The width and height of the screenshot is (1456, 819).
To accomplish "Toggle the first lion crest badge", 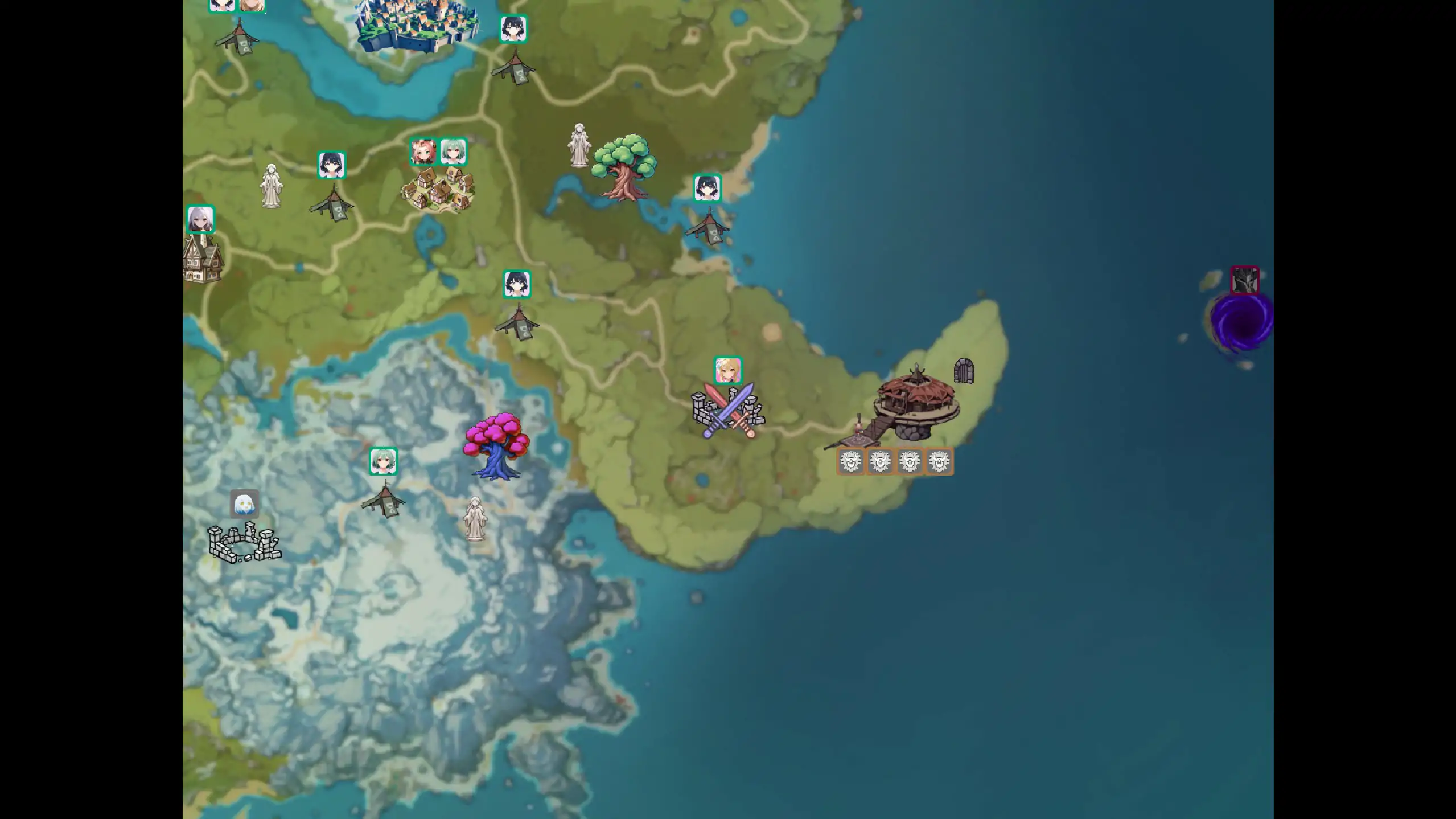I will pos(850,461).
